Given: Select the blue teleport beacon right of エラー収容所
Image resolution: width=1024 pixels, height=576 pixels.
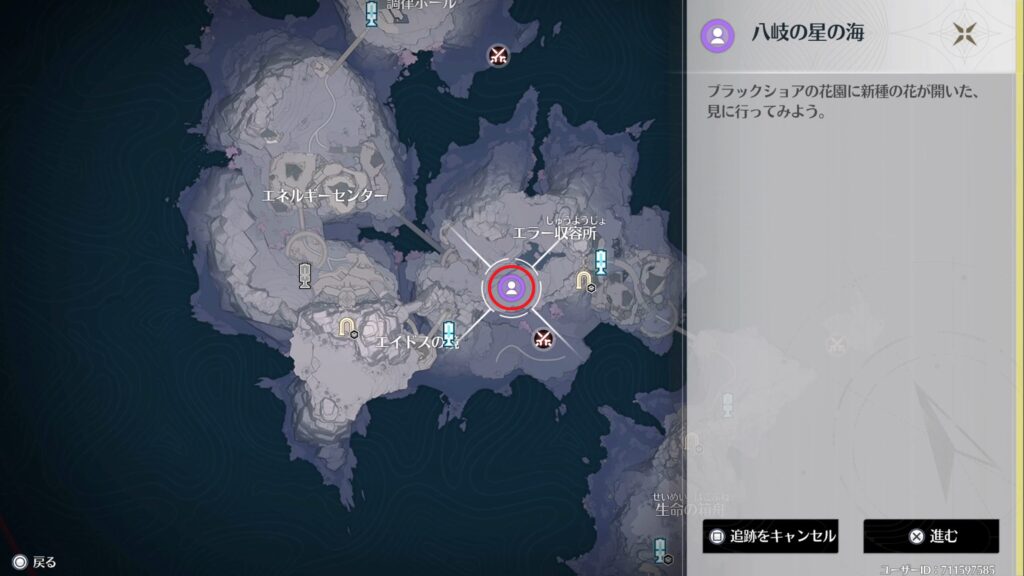Looking at the screenshot, I should 601,263.
